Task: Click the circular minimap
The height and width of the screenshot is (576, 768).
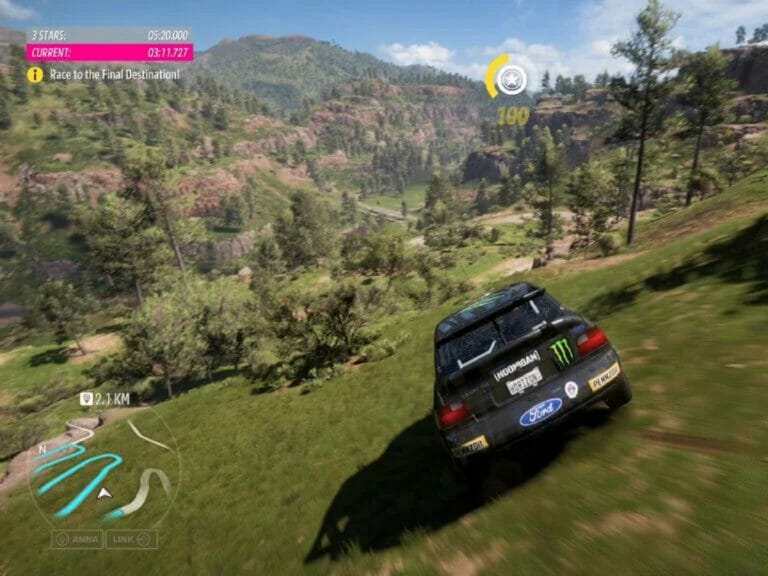Action: 103,472
